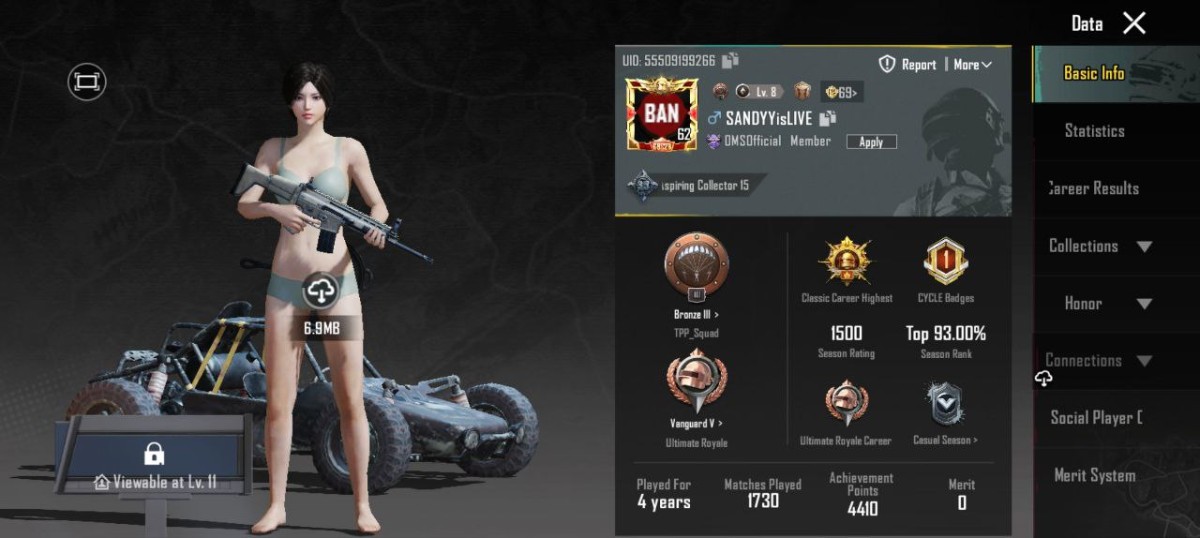Apply to join the OMSOfficial clan
The image size is (1200, 538).
click(871, 142)
